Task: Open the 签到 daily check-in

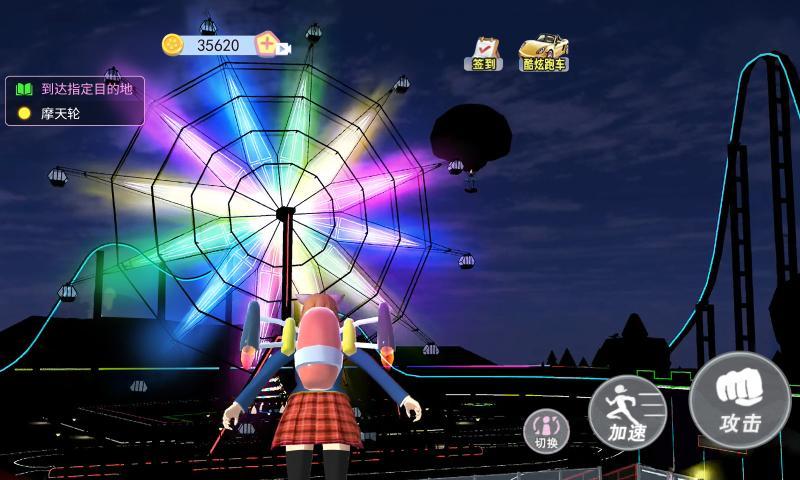Action: 483,53
